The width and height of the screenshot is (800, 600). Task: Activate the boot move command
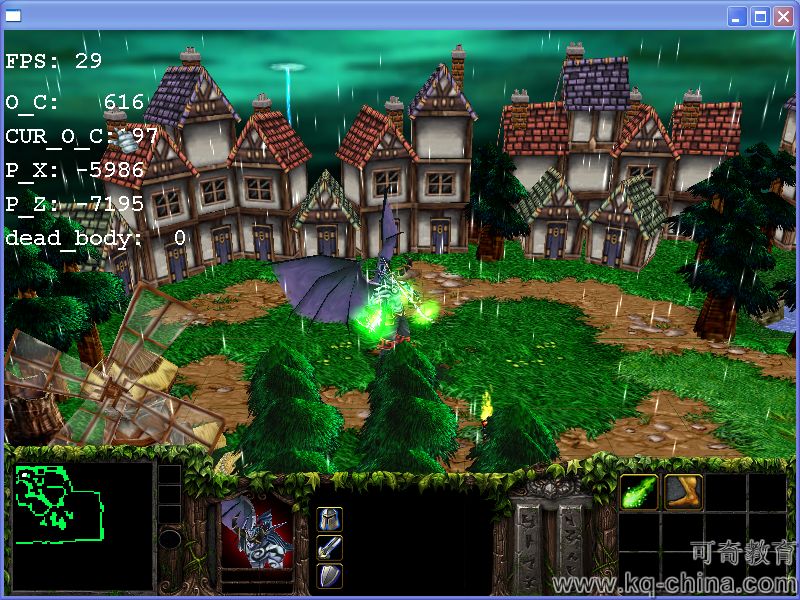coord(684,492)
